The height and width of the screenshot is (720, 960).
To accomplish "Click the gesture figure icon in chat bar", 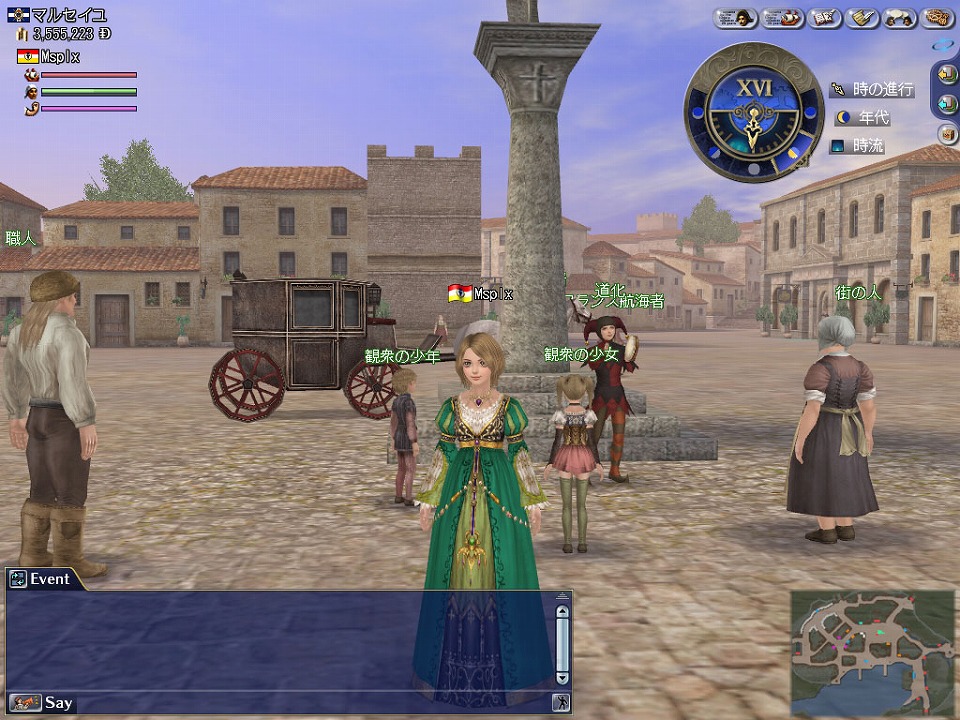I will (562, 703).
